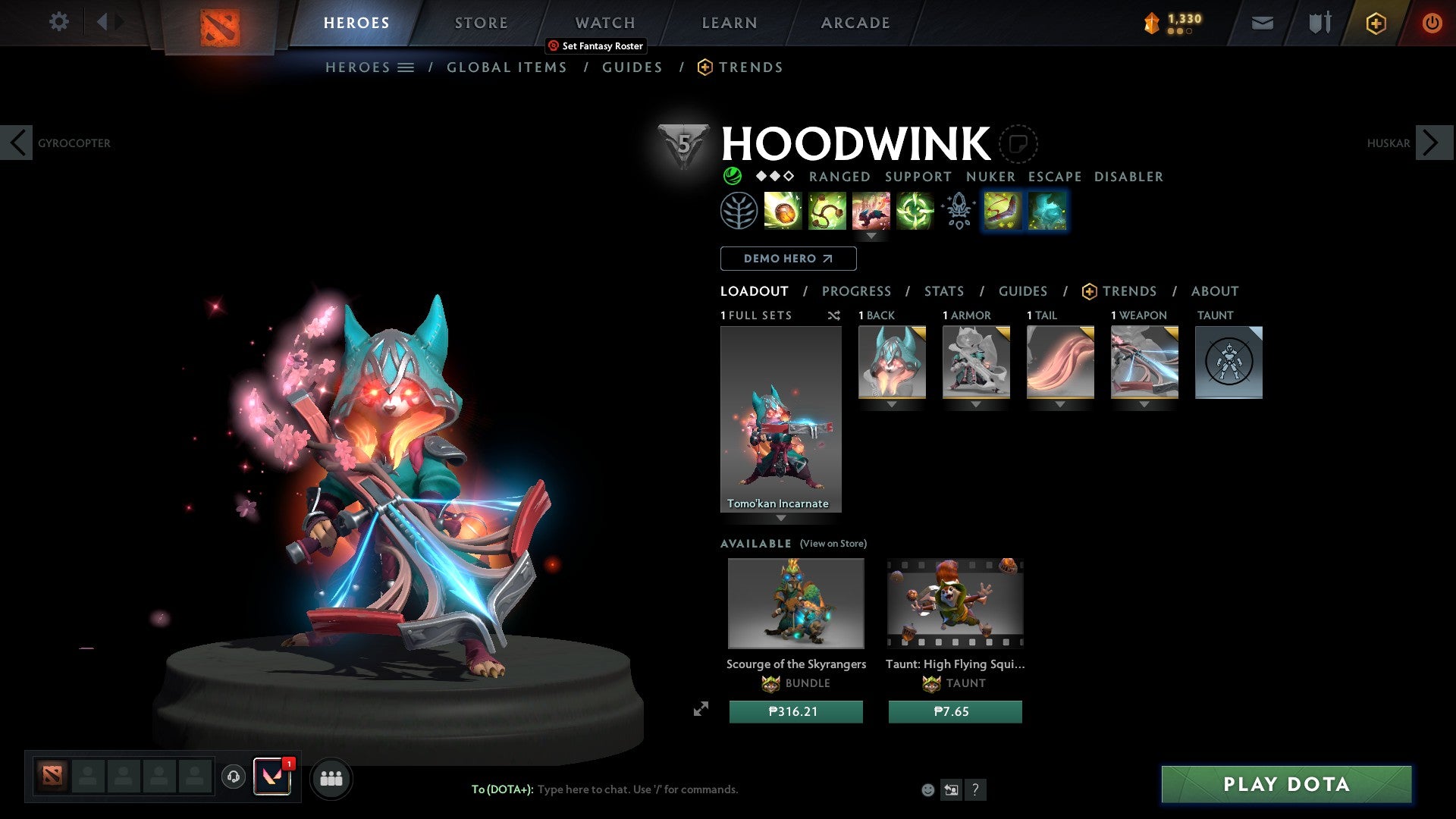1456x819 pixels.
Task: Click the DEMO HERO button
Action: [x=788, y=259]
